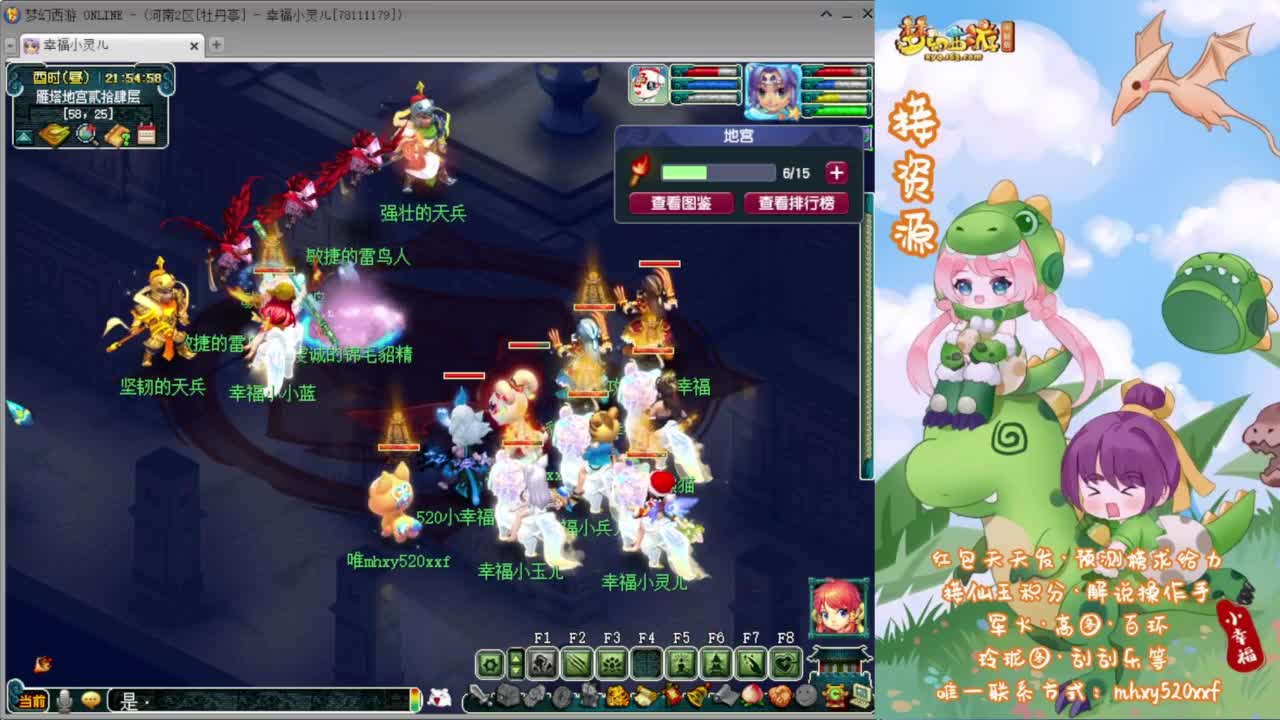Click the magnifier search icon below the coordinates
The image size is (1280, 720).
[86, 136]
